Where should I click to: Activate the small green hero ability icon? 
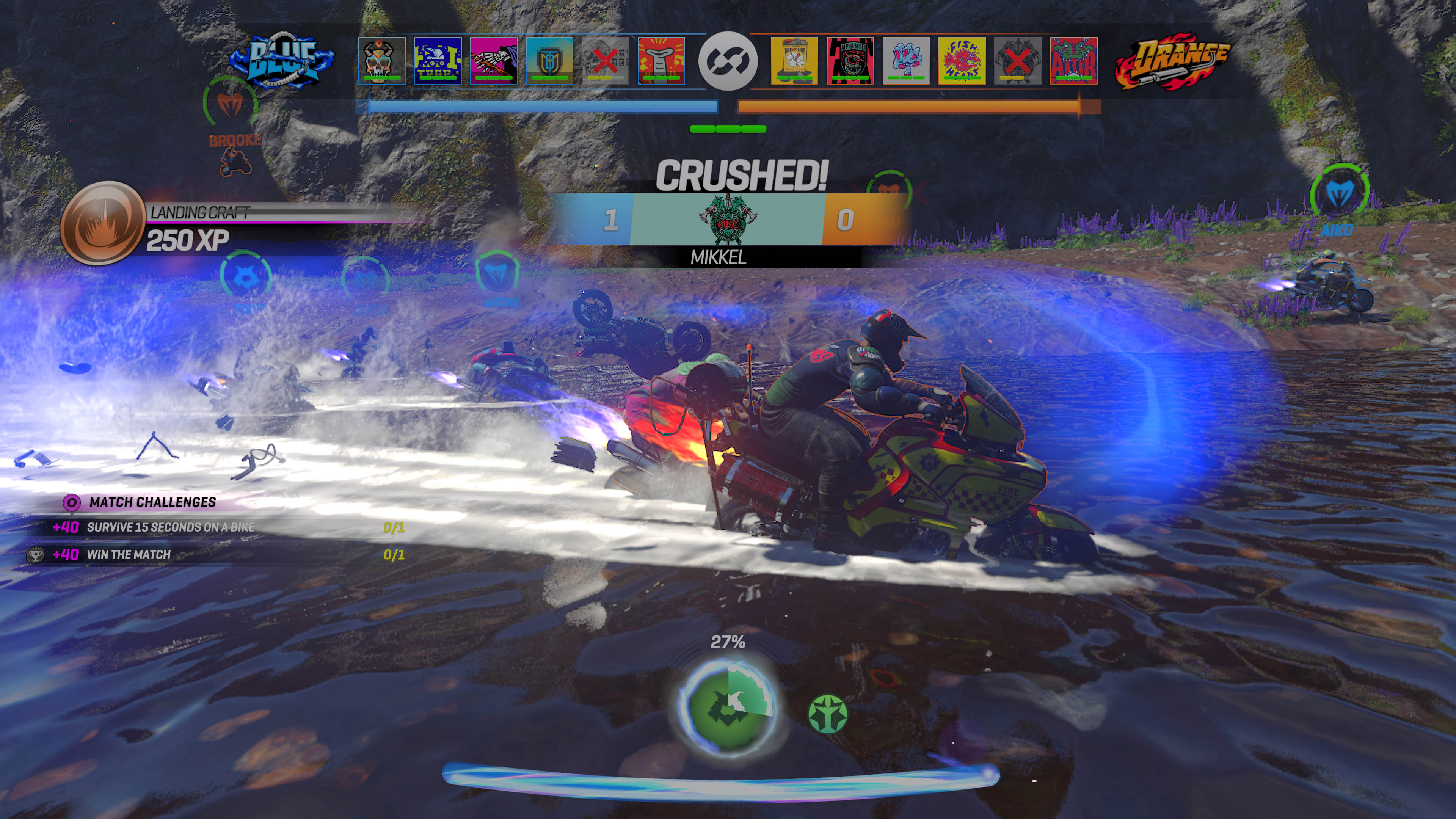(827, 714)
